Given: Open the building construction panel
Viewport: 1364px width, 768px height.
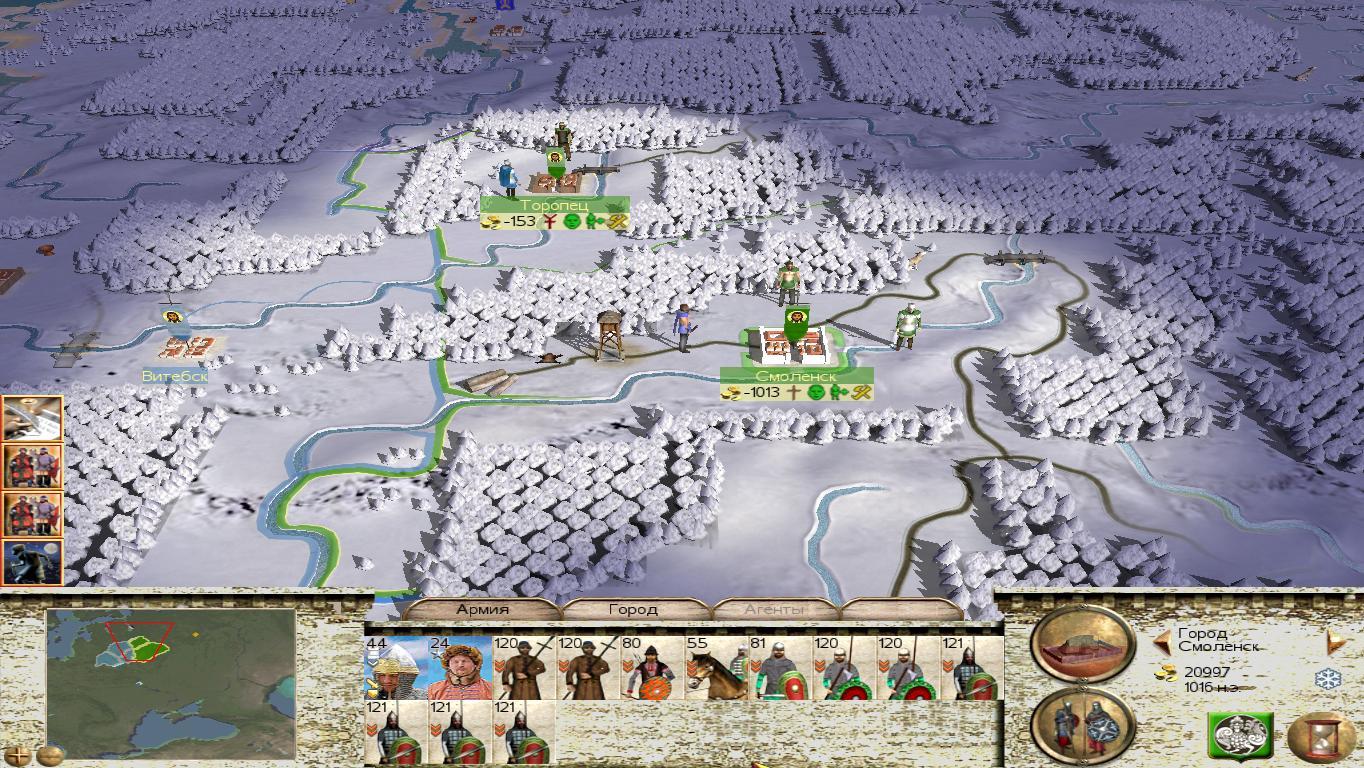Looking at the screenshot, I should coord(1083,644).
